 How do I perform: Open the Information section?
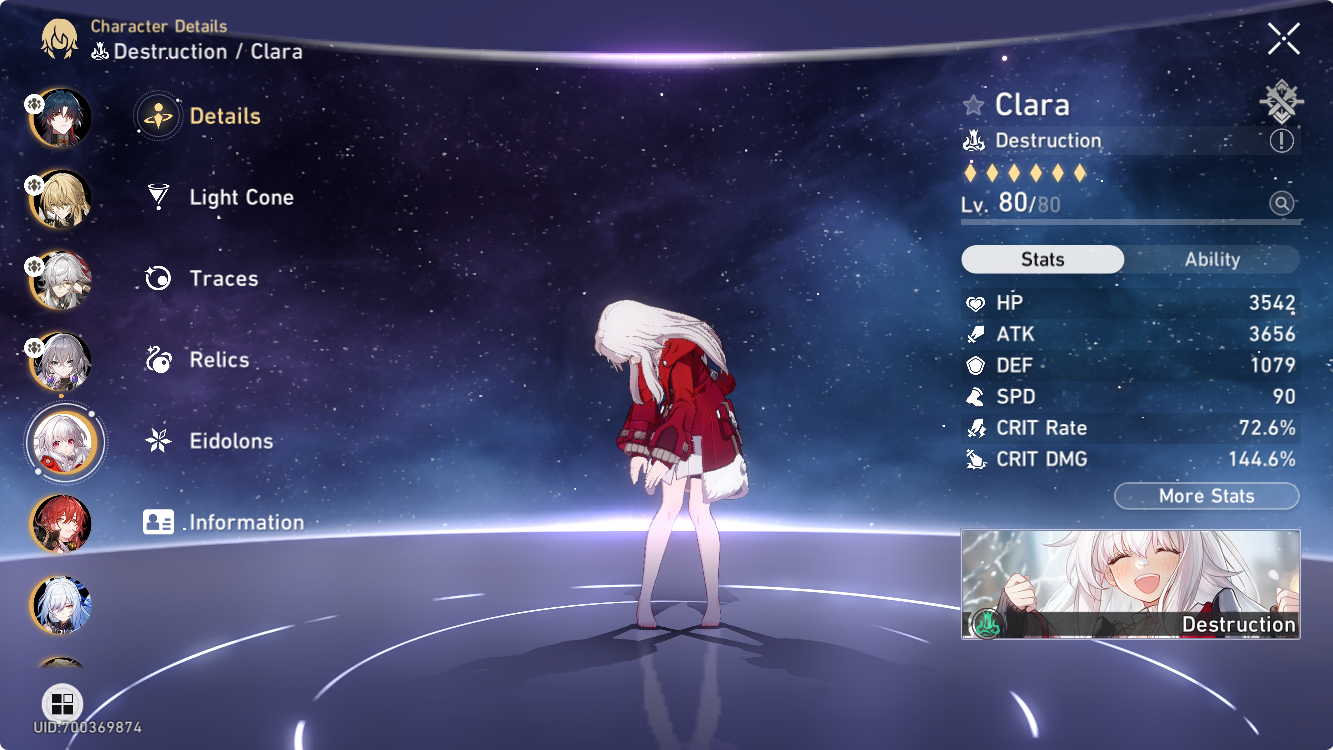[x=245, y=521]
